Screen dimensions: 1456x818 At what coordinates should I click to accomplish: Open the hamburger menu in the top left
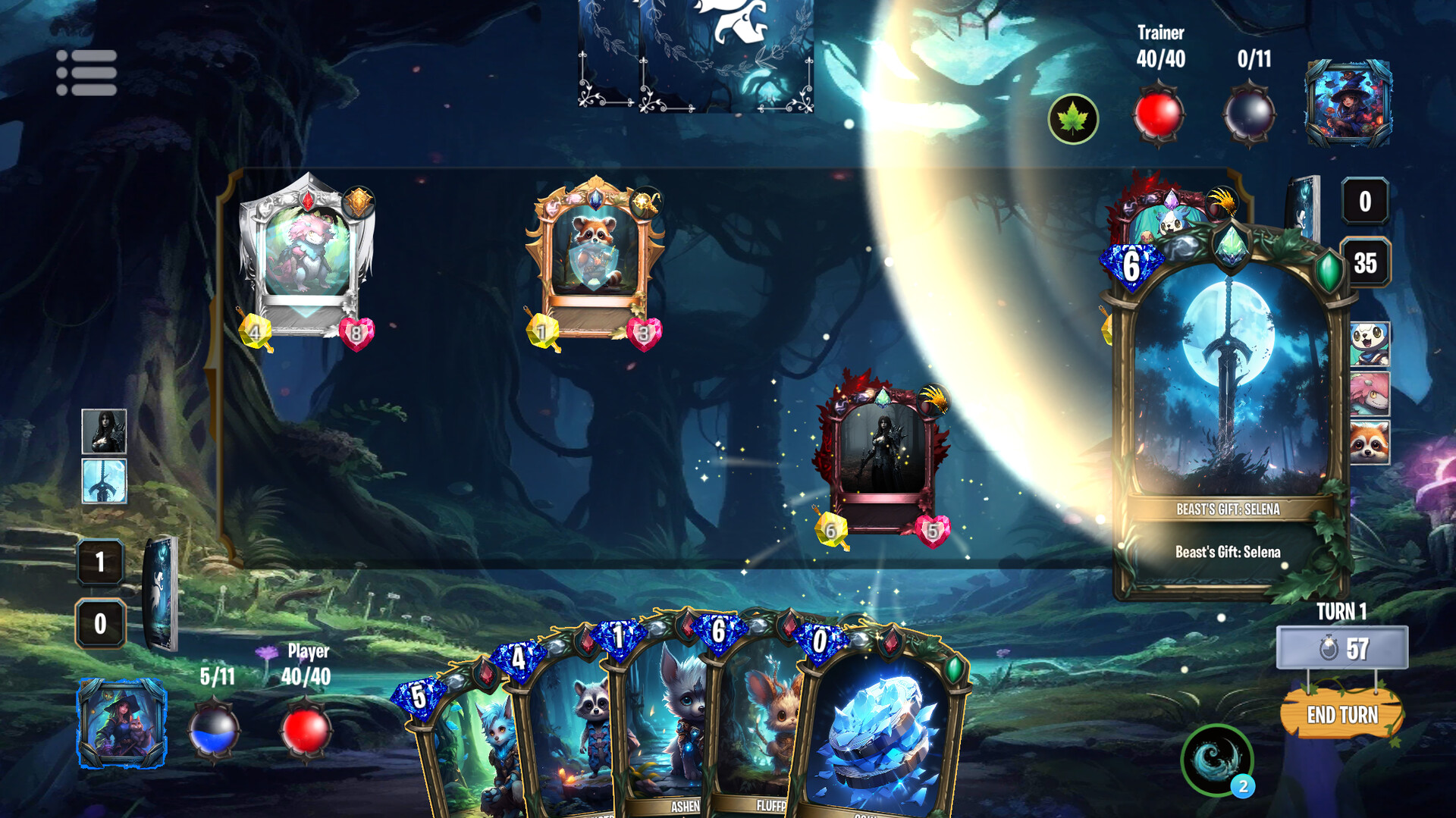[x=86, y=71]
